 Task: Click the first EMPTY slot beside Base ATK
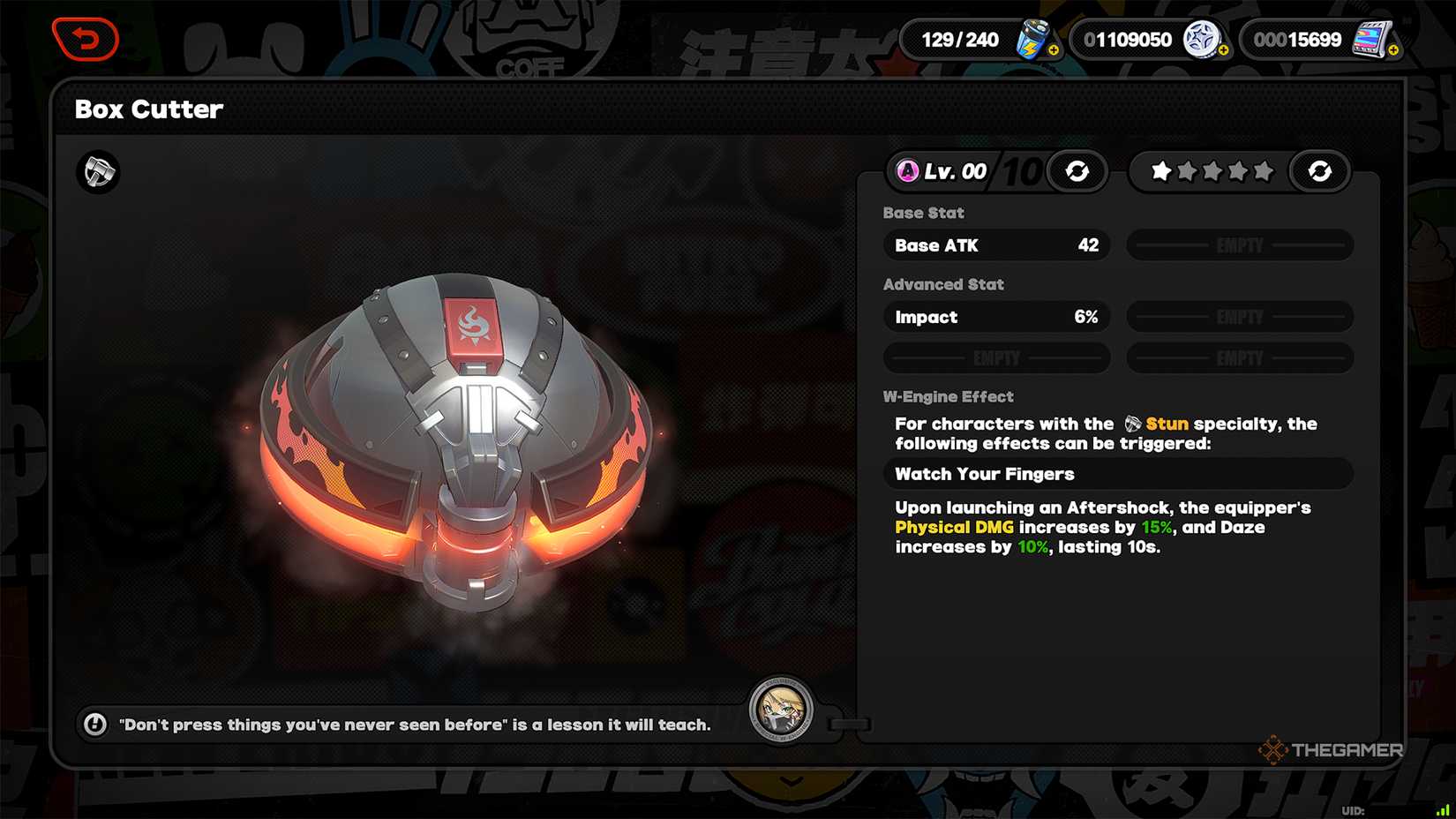coord(1239,245)
